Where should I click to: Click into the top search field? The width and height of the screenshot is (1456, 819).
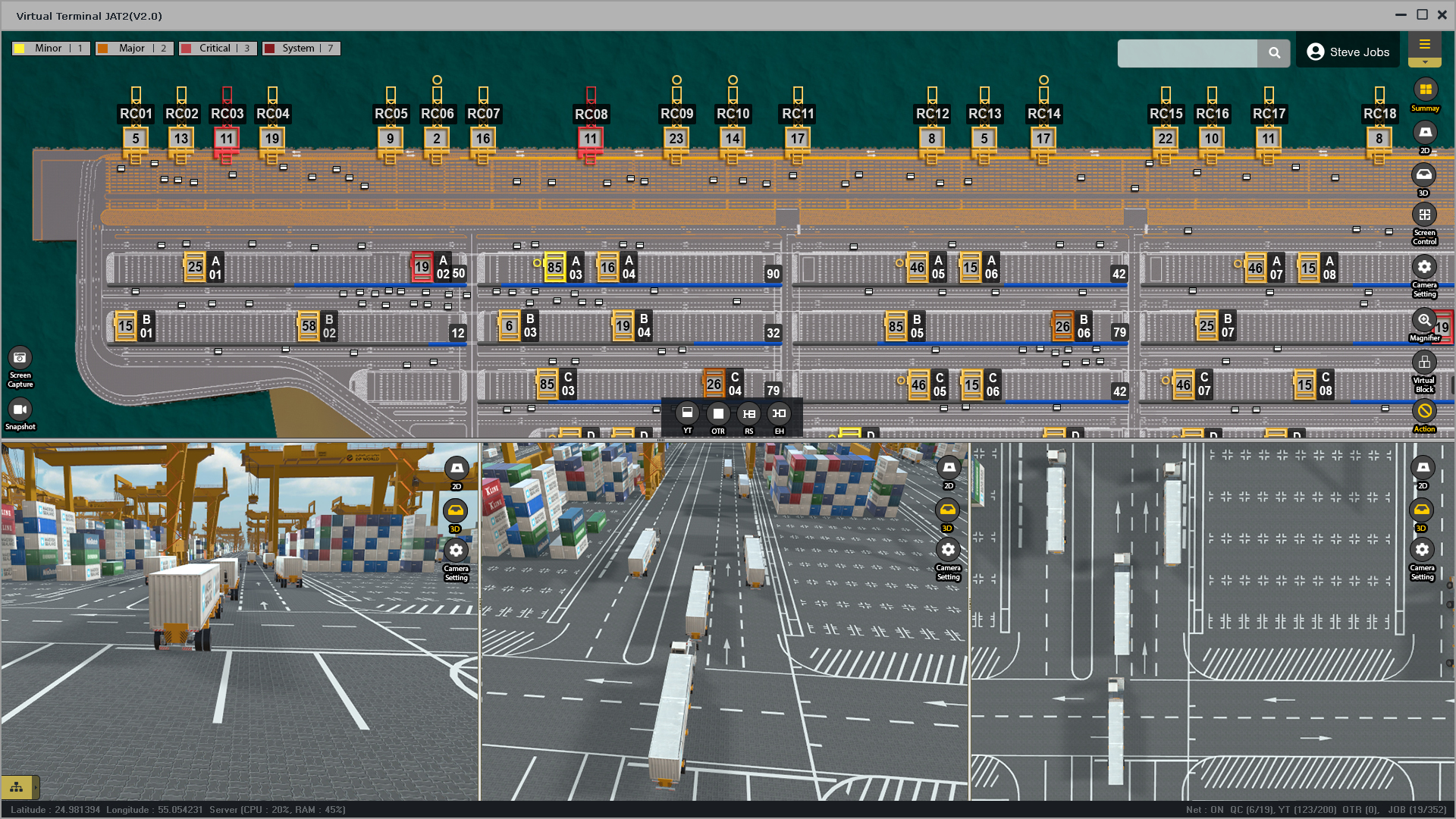(1187, 53)
